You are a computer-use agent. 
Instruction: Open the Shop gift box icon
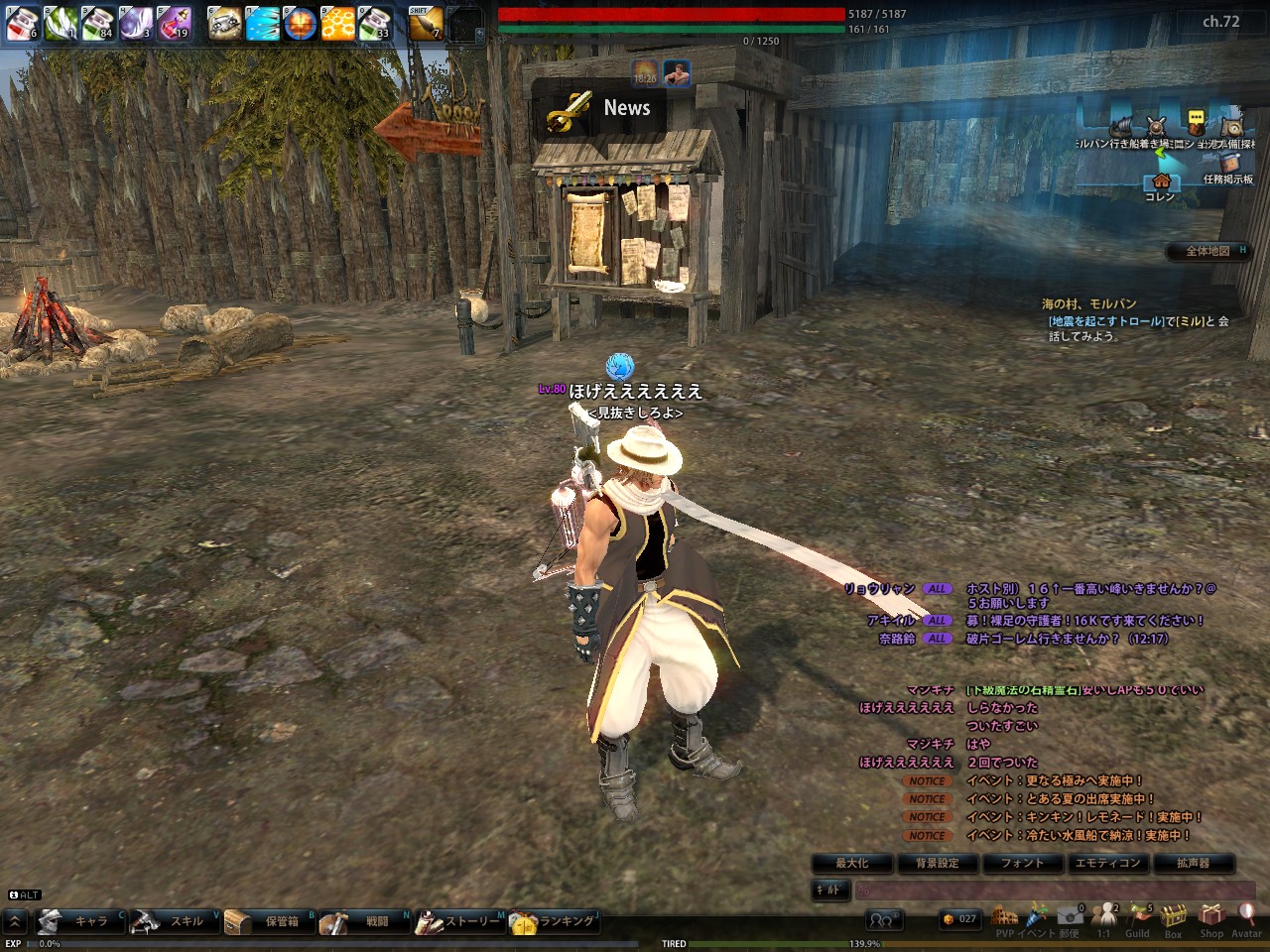pos(1211,918)
